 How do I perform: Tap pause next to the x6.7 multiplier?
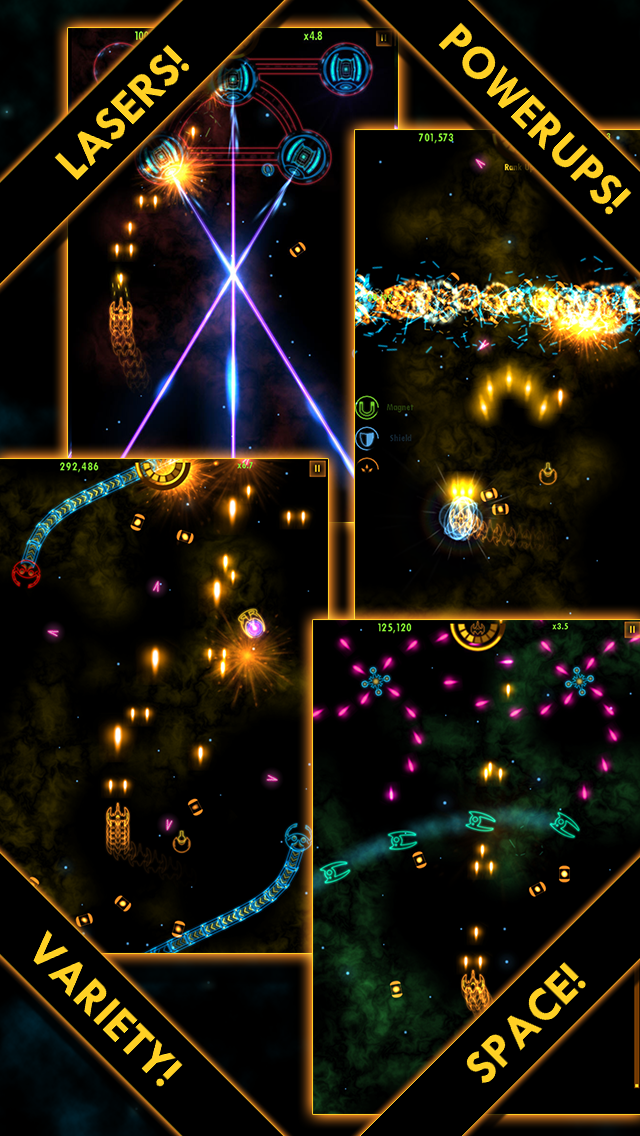(x=318, y=468)
